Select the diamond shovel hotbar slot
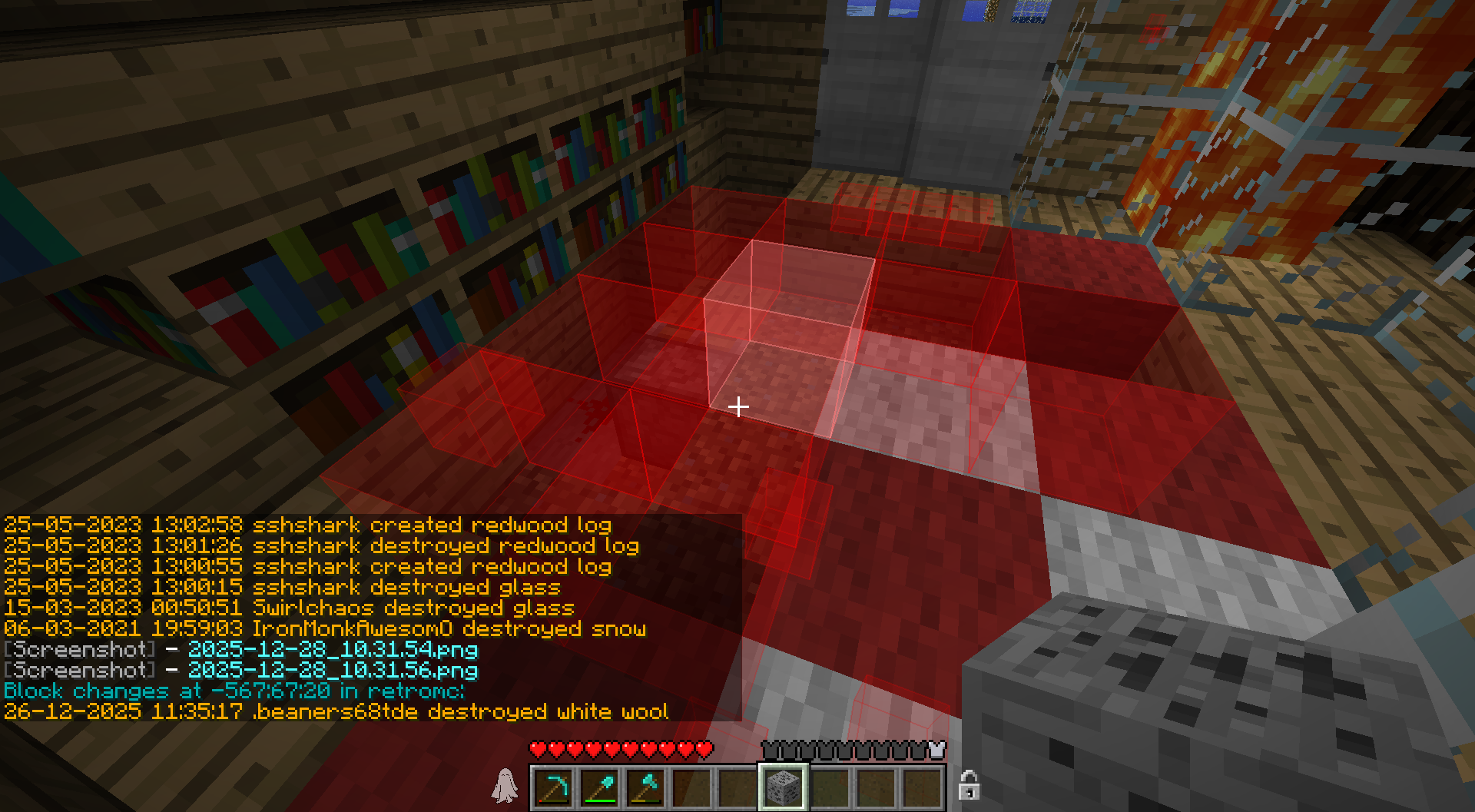 [x=599, y=787]
